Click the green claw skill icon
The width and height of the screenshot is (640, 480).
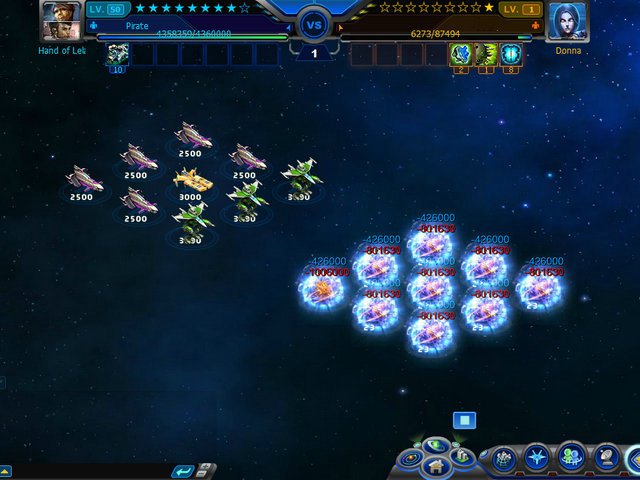click(486, 54)
